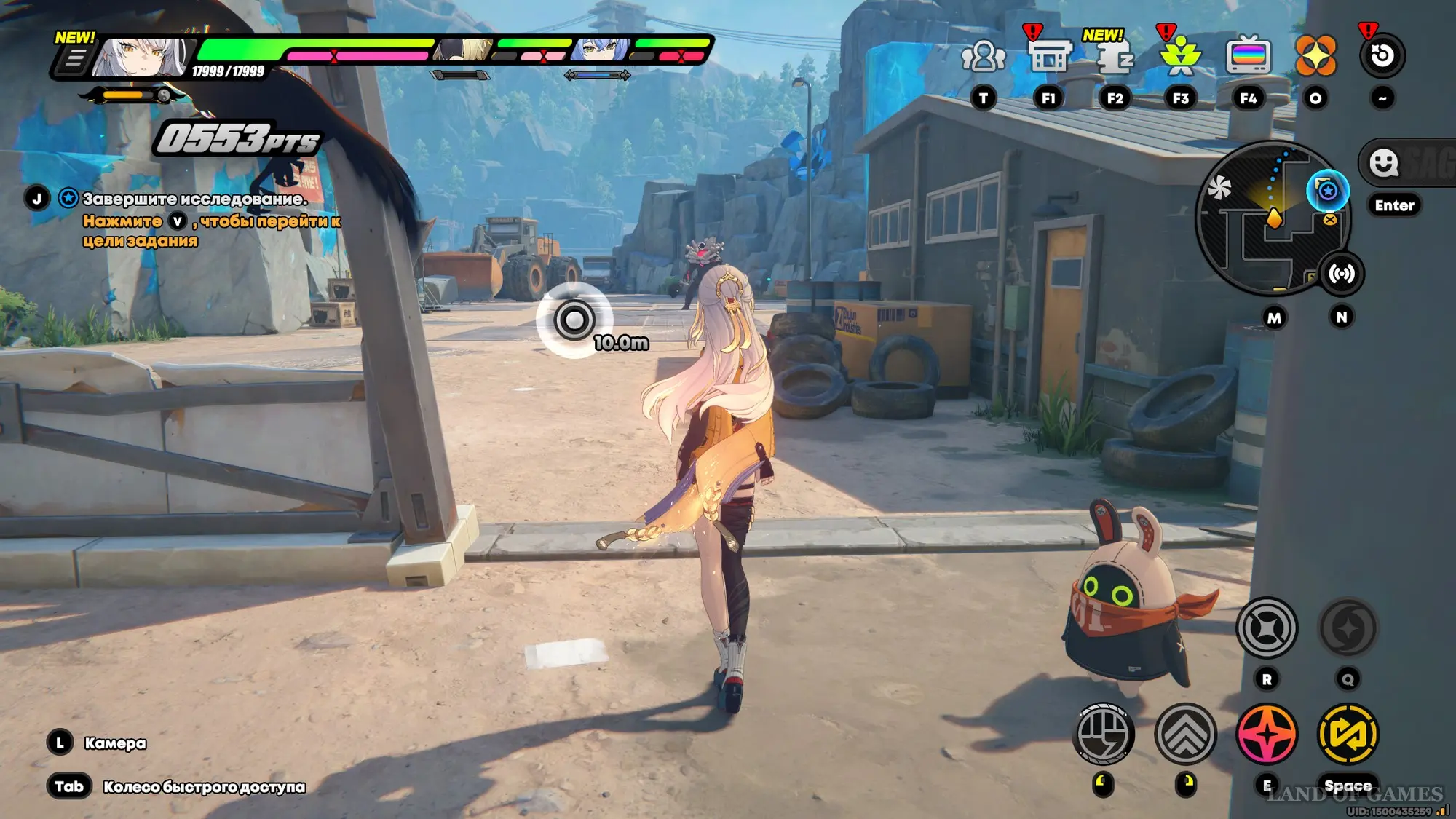Use the fist basic attack icon
Viewport: 1456px width, 819px height.
pyautogui.click(x=1104, y=734)
